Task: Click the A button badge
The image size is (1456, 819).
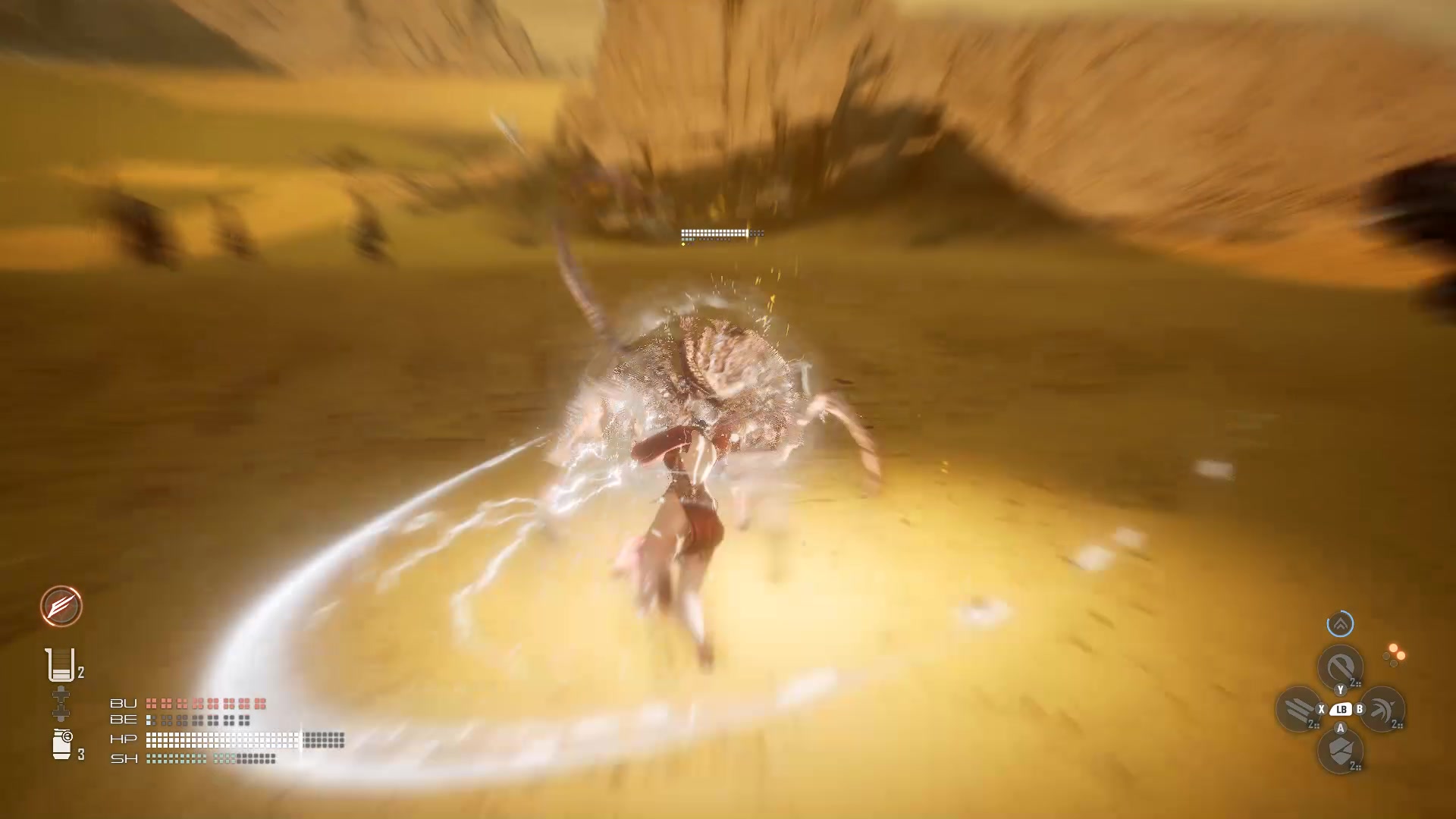Action: (x=1340, y=728)
